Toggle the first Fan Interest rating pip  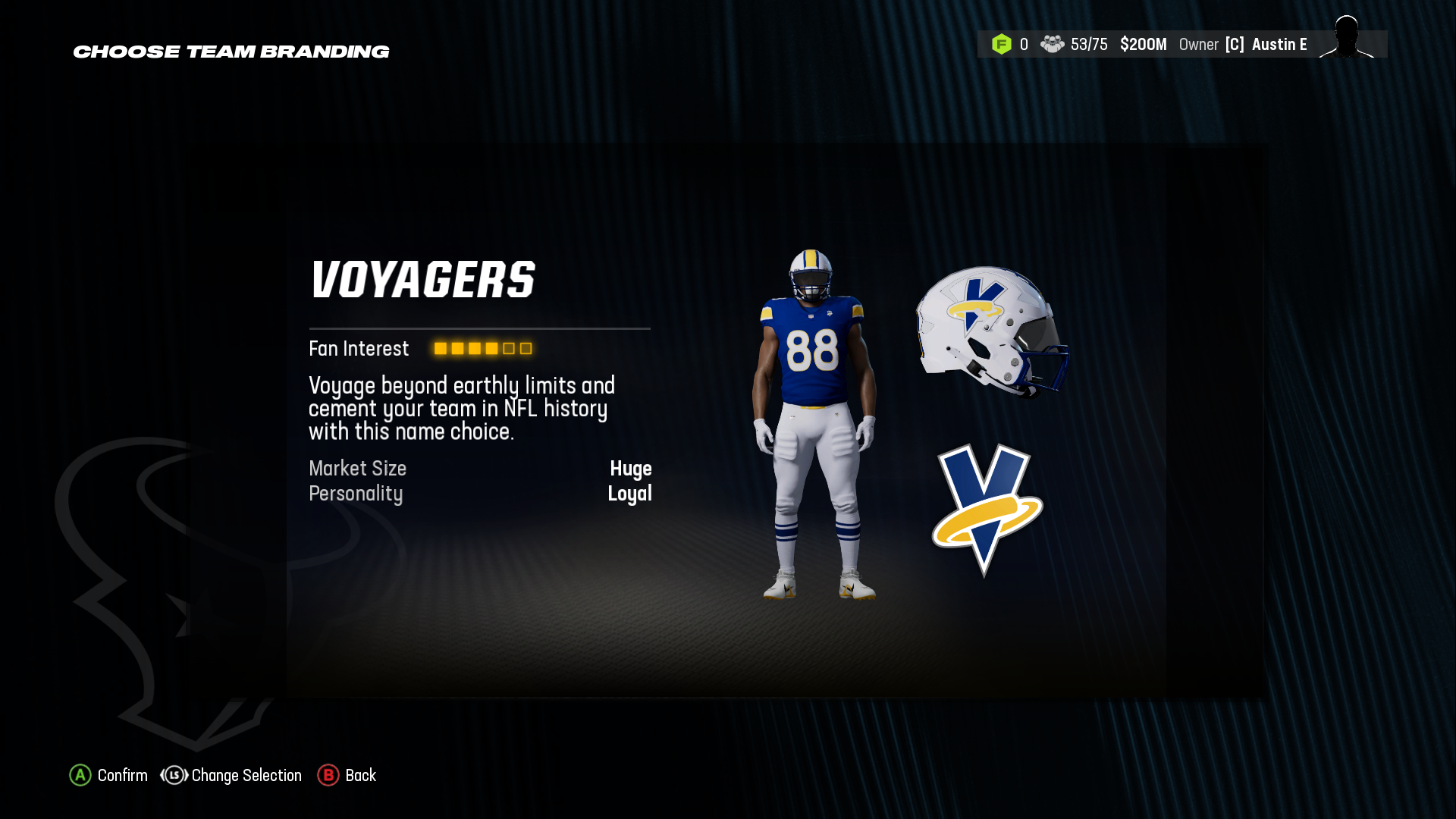[x=440, y=349]
